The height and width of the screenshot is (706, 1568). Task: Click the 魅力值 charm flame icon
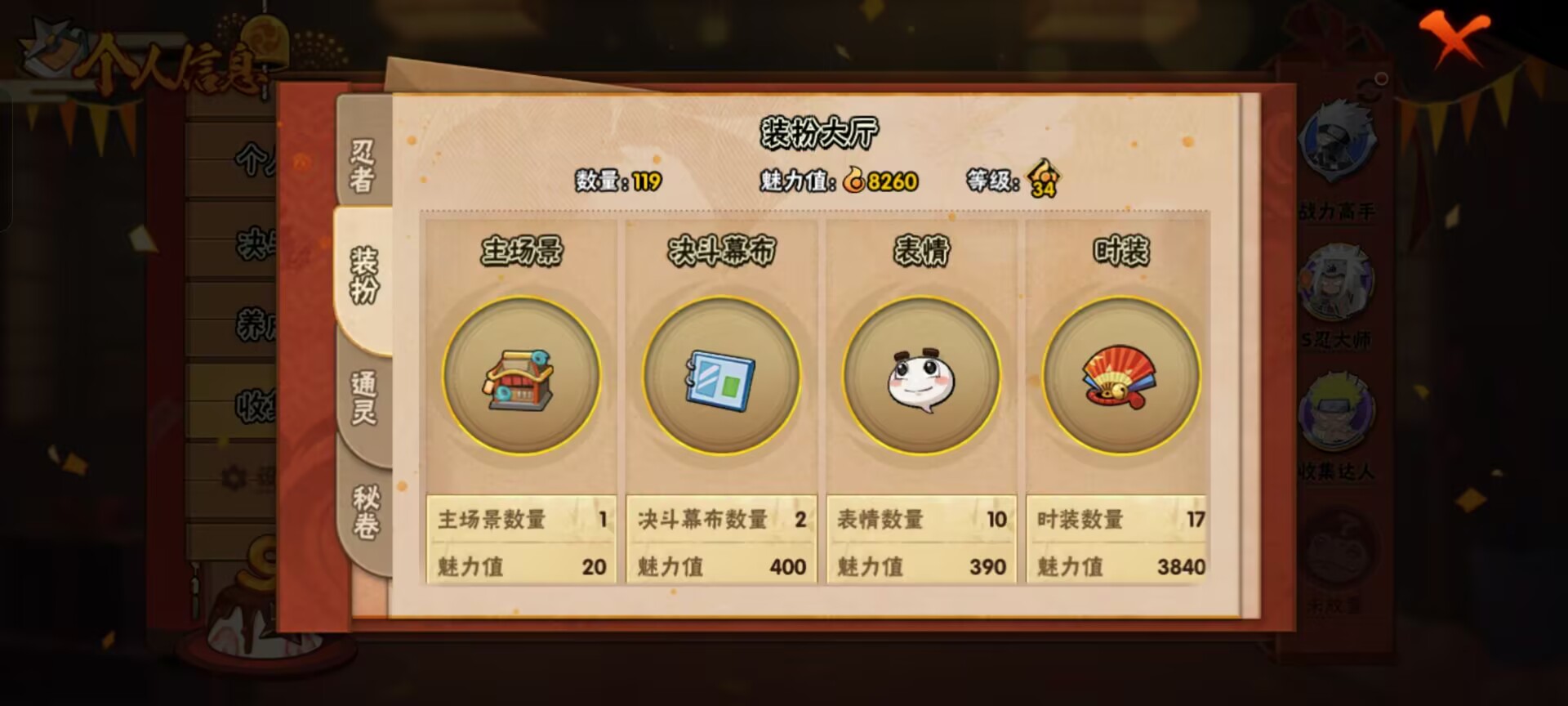click(x=854, y=181)
